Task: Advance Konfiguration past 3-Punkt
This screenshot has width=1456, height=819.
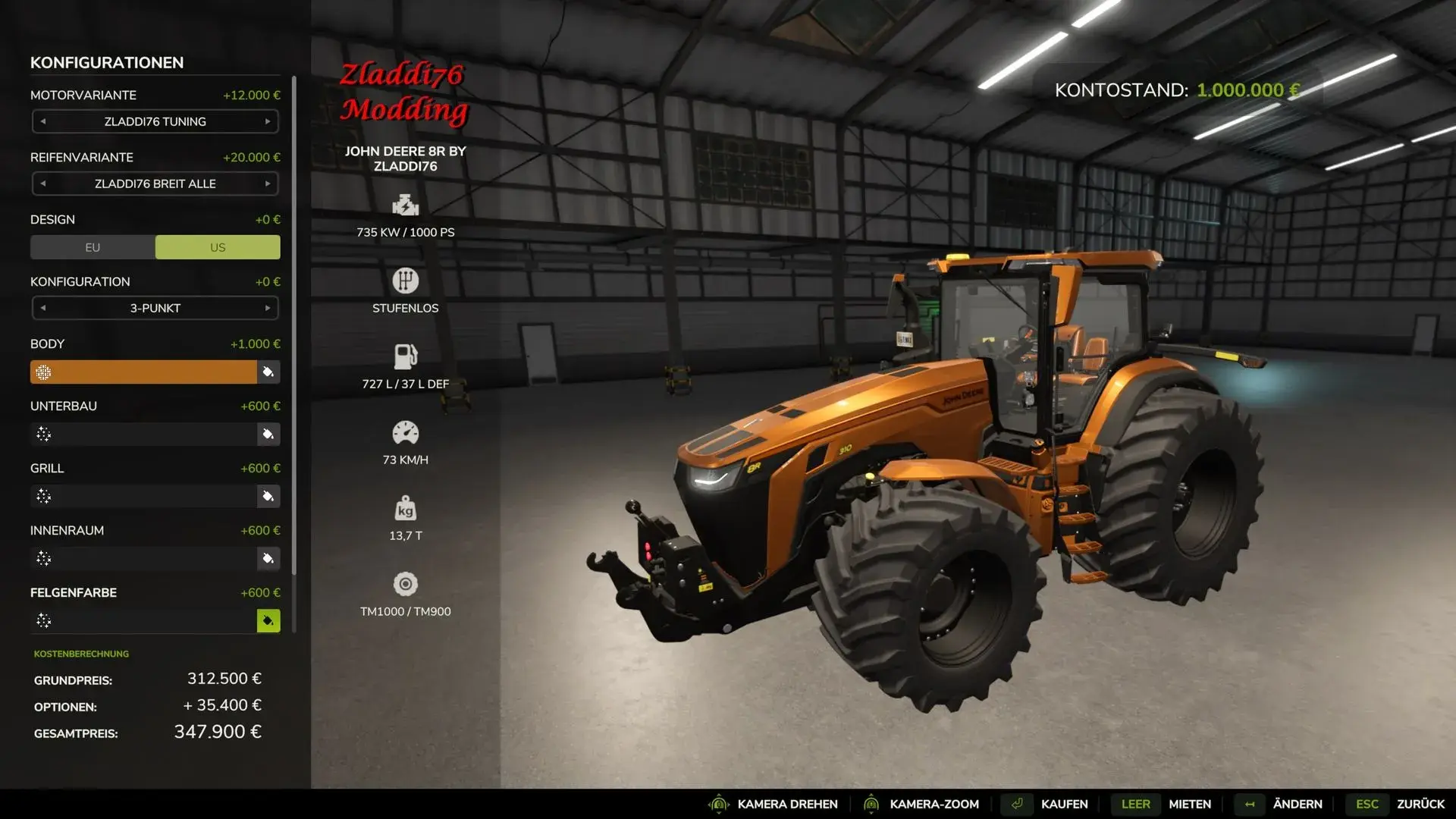Action: click(x=268, y=308)
